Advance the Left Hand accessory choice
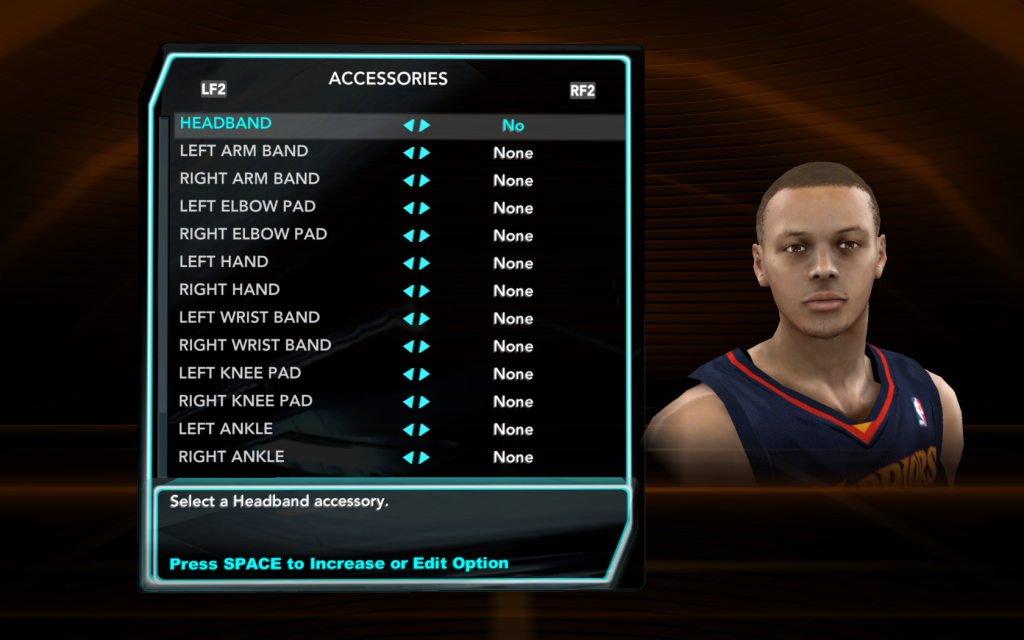 pyautogui.click(x=425, y=264)
